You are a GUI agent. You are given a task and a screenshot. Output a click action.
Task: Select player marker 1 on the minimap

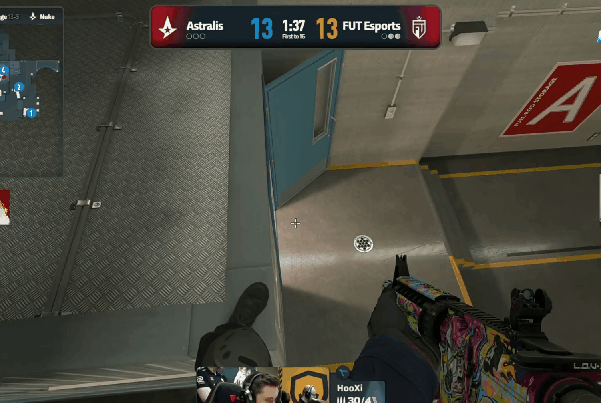[31, 113]
